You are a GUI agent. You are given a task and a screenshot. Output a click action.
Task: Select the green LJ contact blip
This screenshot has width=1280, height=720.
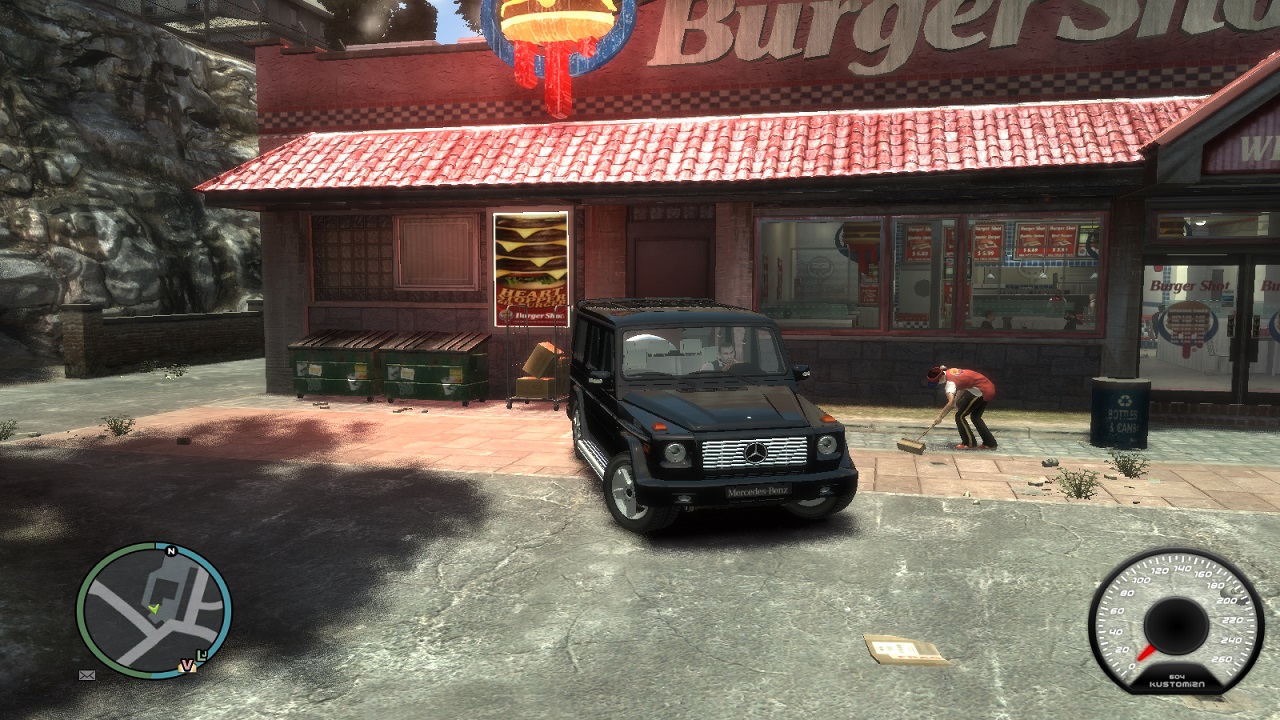tap(204, 655)
